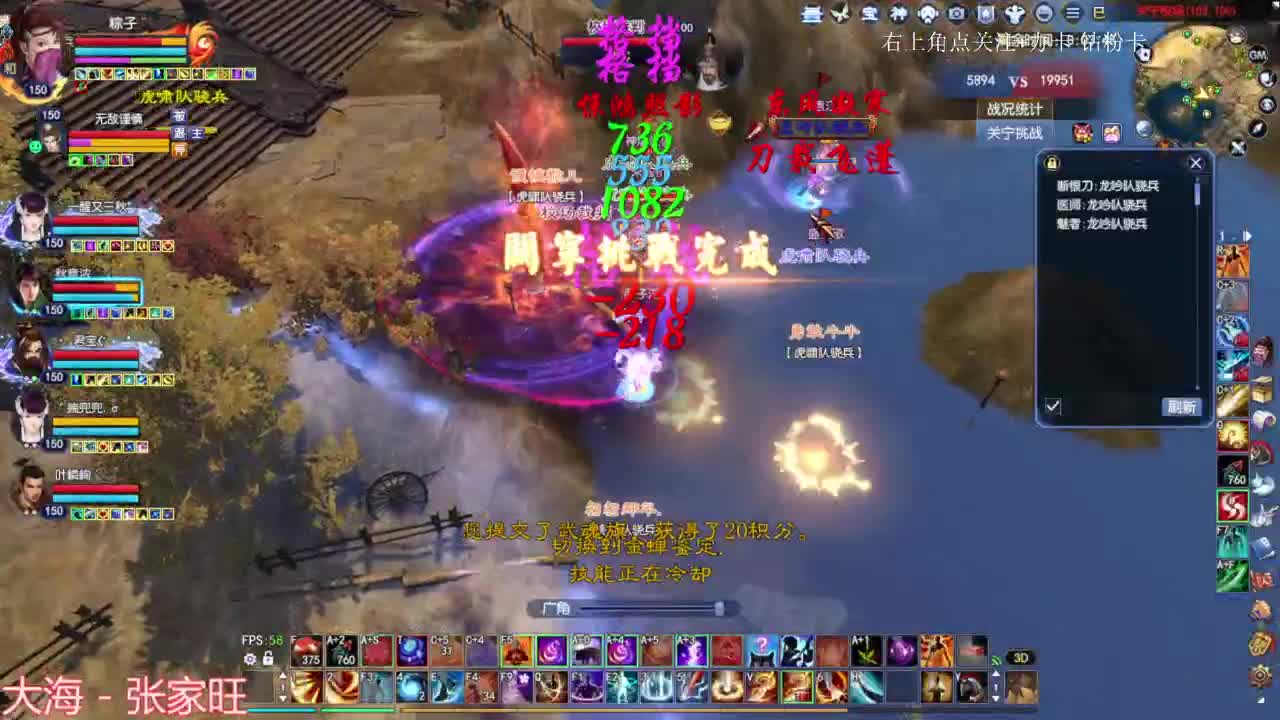Open the treasure (宝) icon in top toolbar
This screenshot has width=1280, height=720.
(x=871, y=15)
